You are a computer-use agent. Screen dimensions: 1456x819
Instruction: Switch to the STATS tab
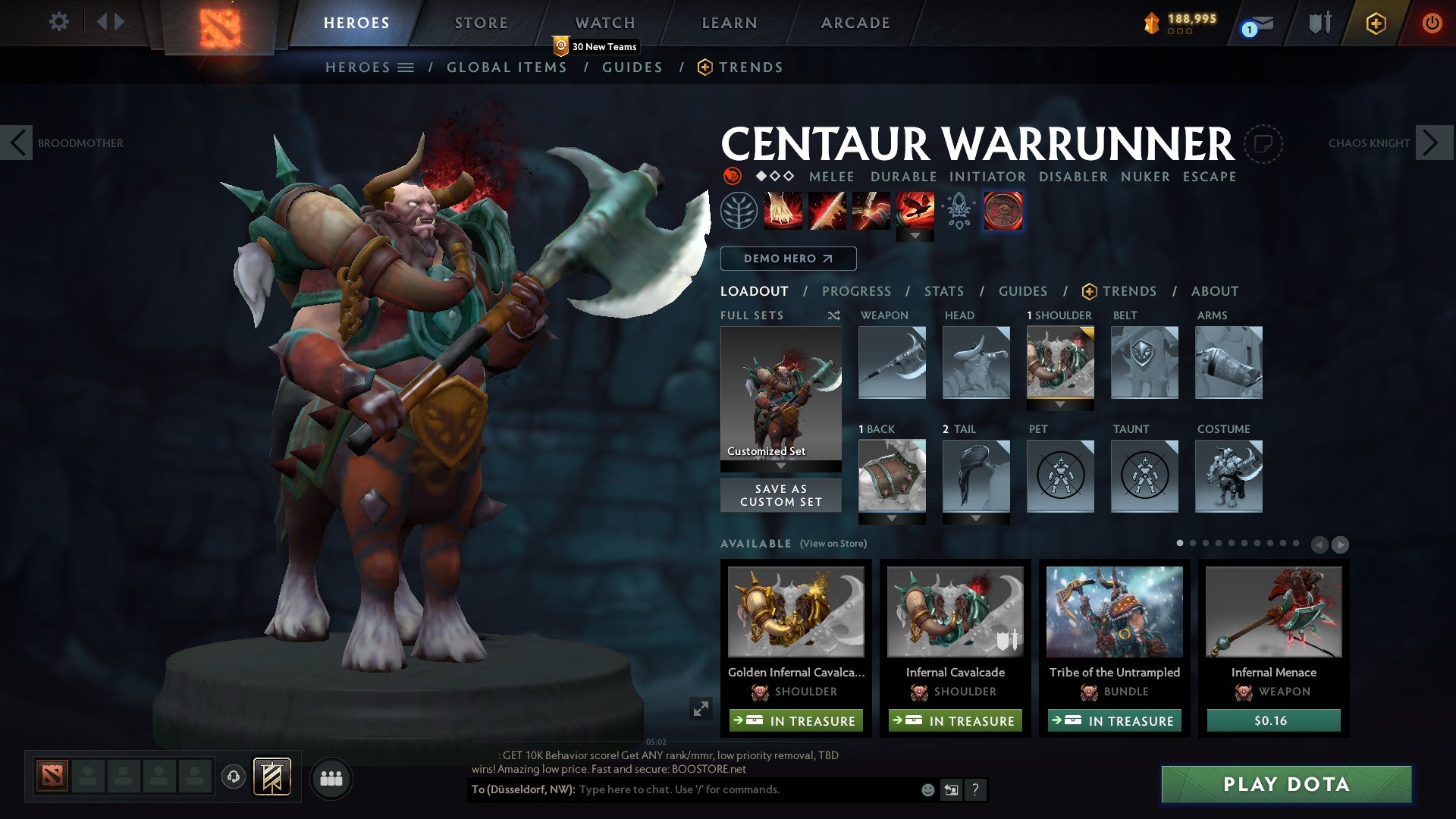tap(943, 291)
